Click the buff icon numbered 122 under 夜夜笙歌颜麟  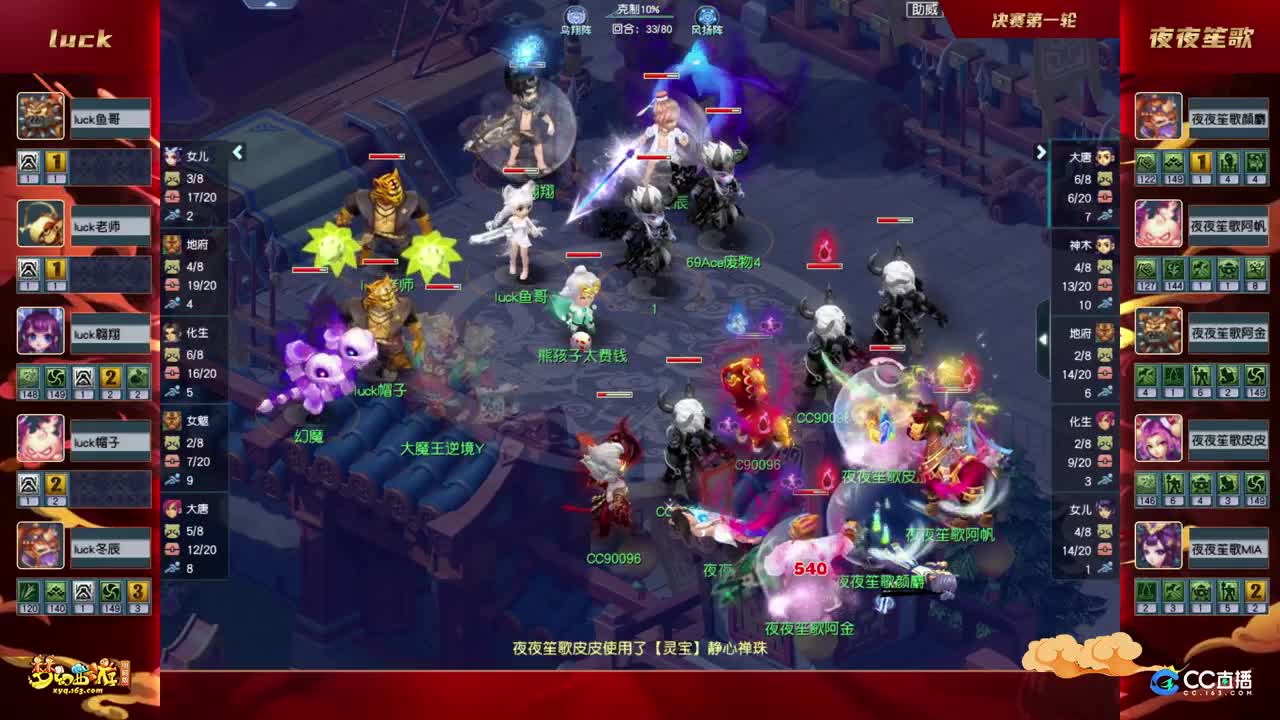(1146, 162)
